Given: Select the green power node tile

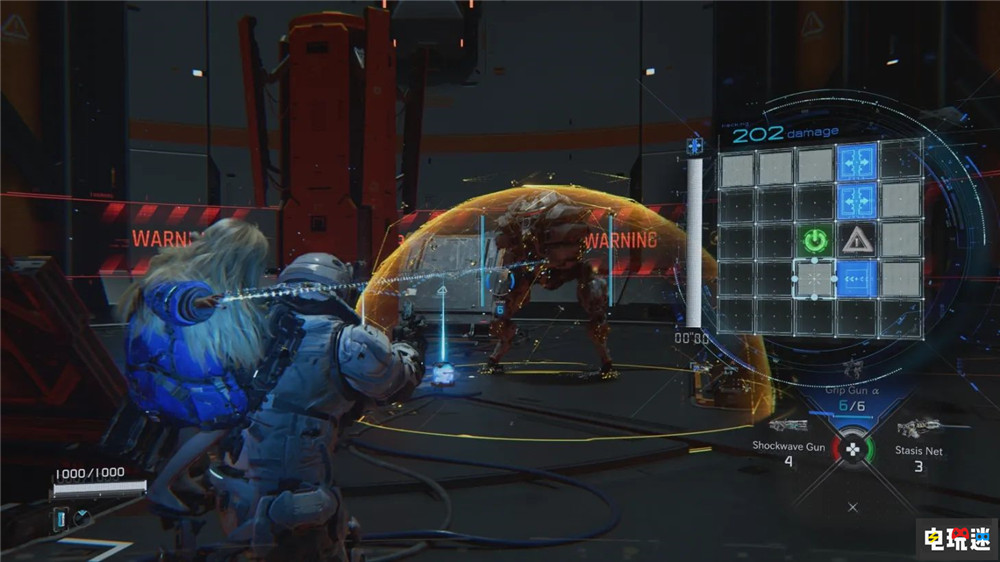Looking at the screenshot, I should (816, 240).
